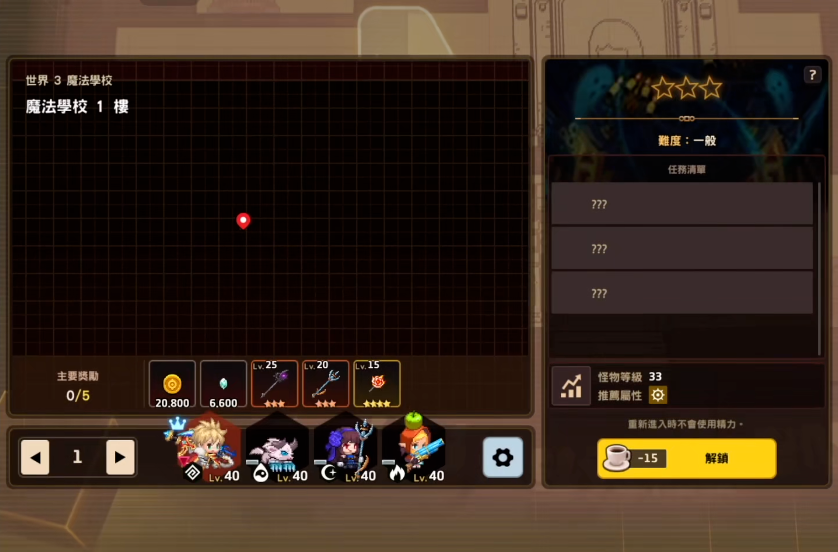The image size is (838, 552).
Task: Select the second ??? mission row
Action: [x=682, y=249]
